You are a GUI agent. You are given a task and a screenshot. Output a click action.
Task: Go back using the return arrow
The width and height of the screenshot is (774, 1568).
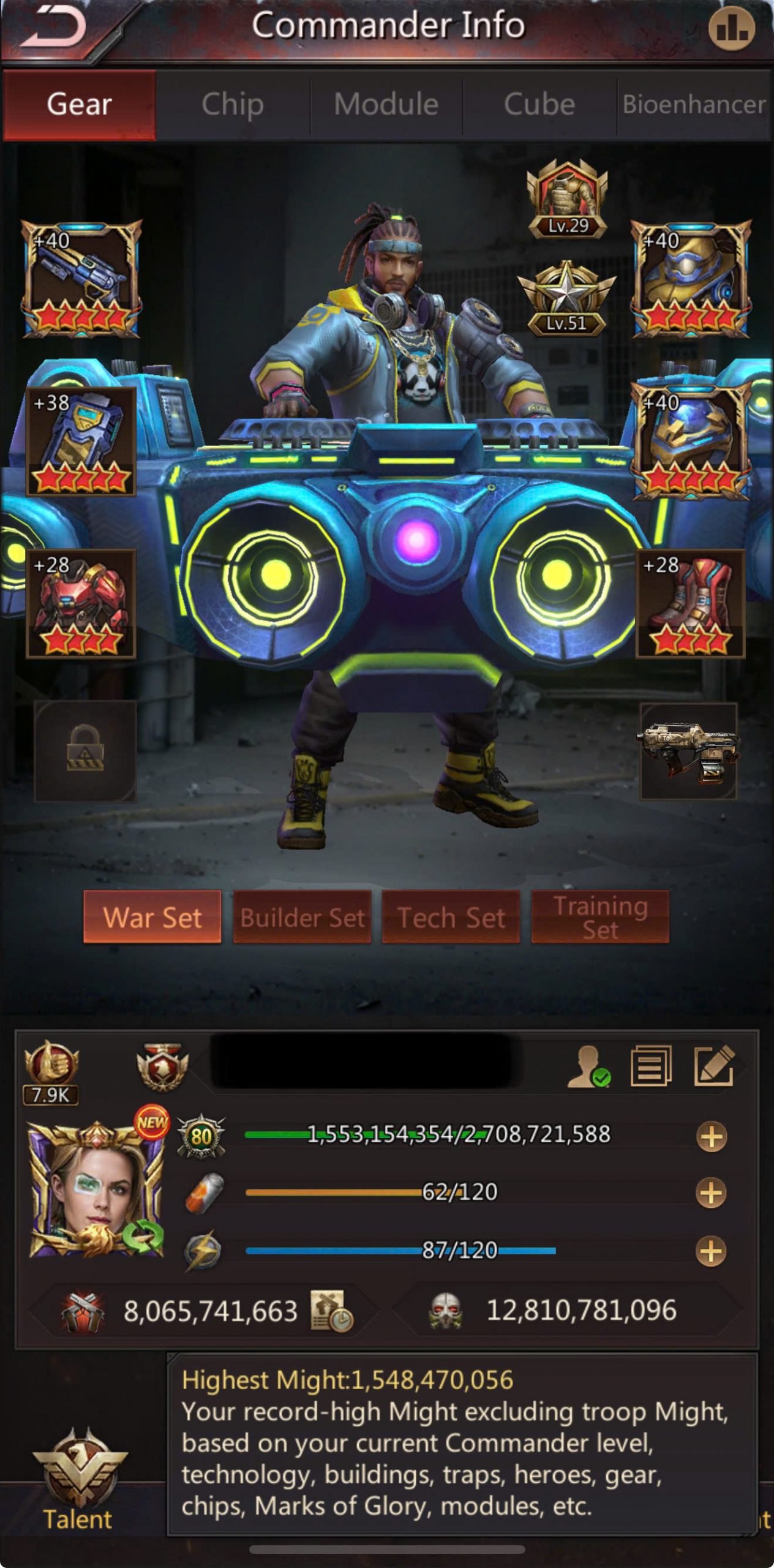click(x=54, y=29)
